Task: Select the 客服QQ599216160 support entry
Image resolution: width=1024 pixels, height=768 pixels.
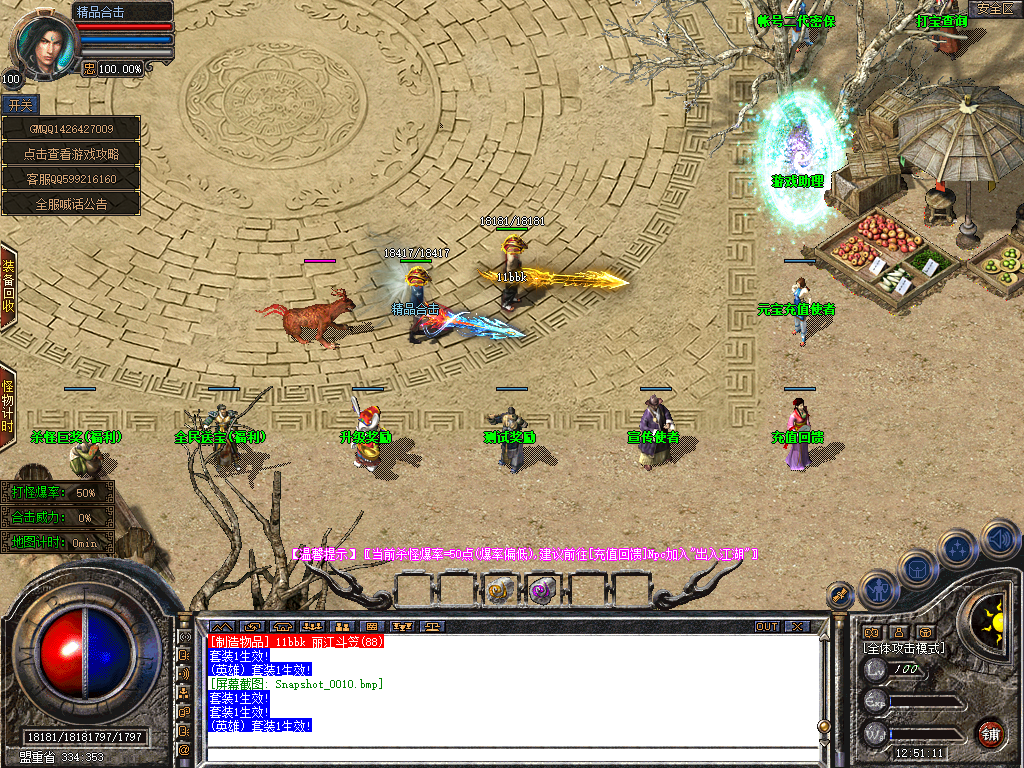Action: pyautogui.click(x=71, y=179)
